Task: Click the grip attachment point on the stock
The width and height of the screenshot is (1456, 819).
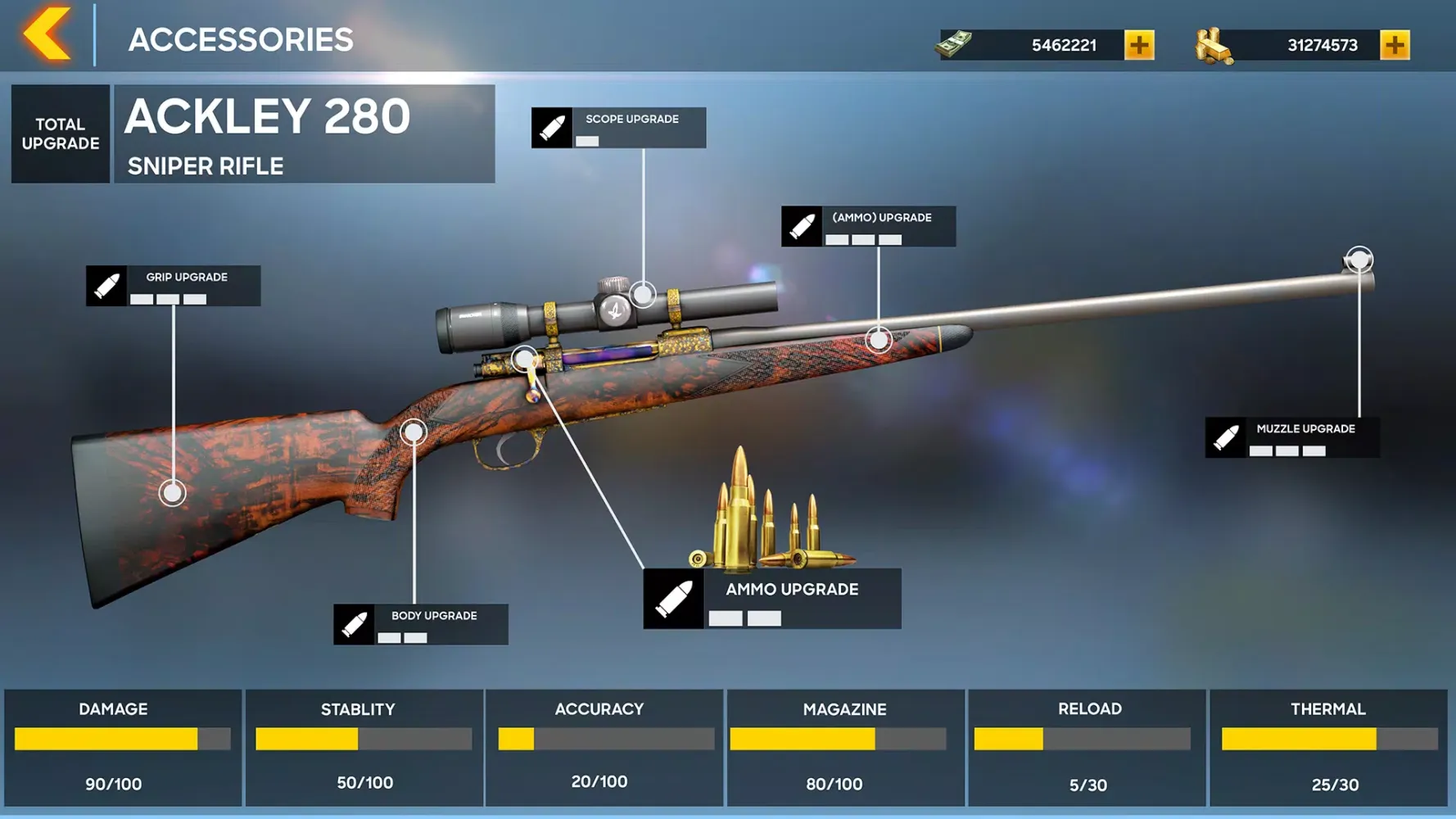Action: tap(171, 492)
